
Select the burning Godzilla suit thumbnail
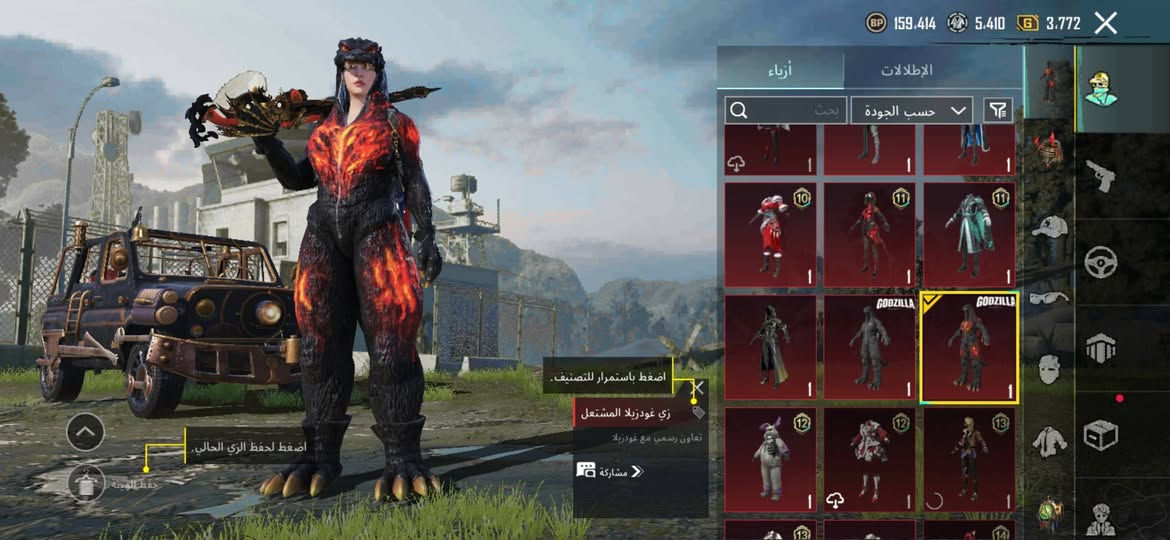pos(968,348)
